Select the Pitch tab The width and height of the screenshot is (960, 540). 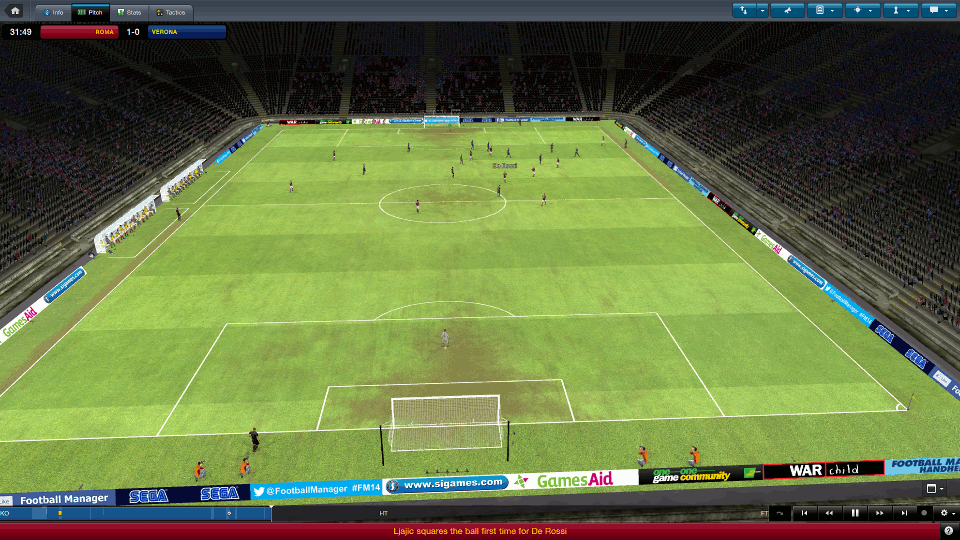[x=90, y=12]
